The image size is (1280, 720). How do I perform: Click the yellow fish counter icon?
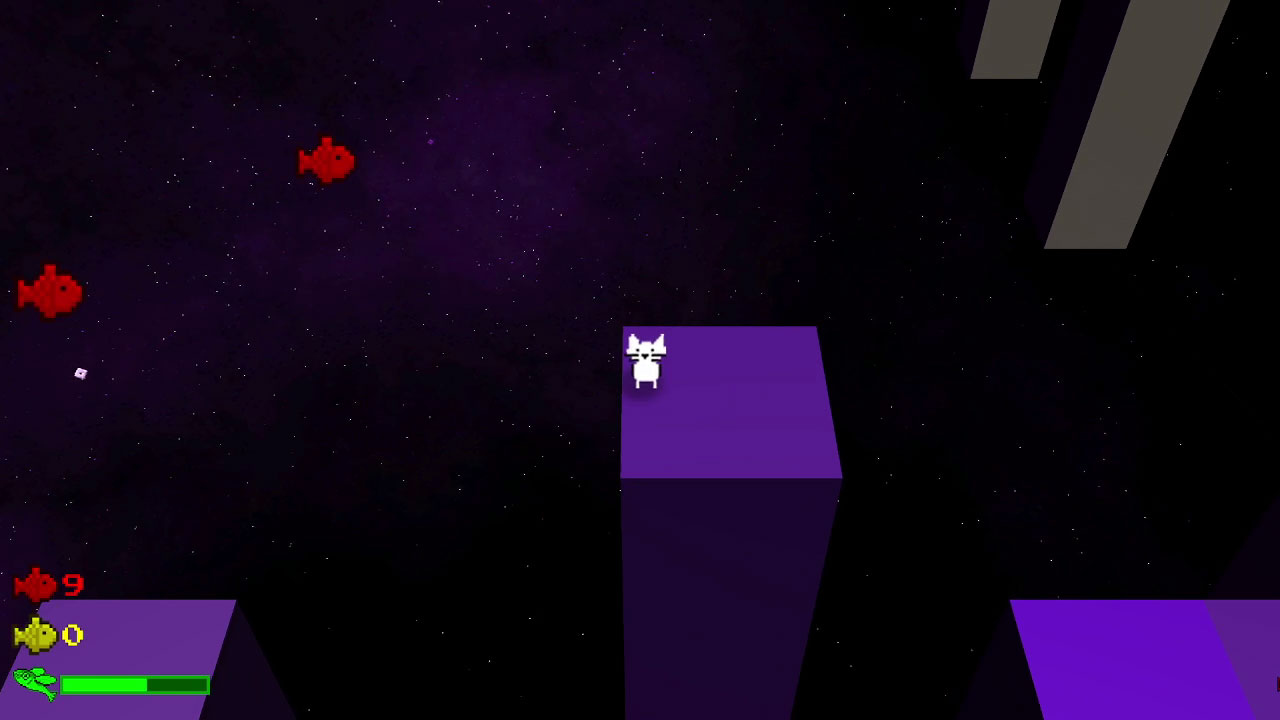[x=33, y=634]
